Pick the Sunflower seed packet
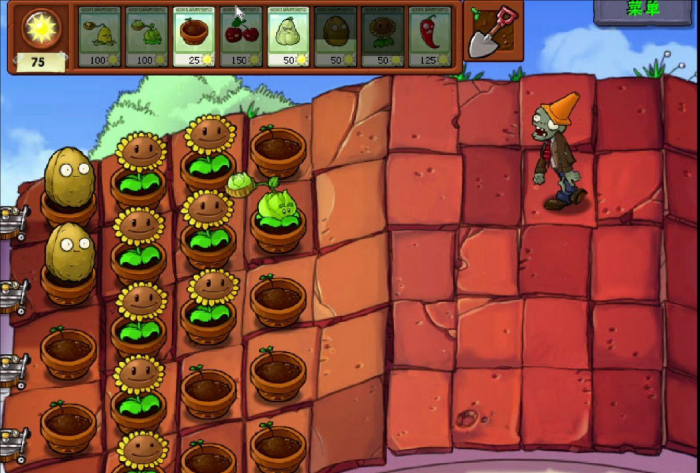Viewport: 700px width, 473px height. 382,36
